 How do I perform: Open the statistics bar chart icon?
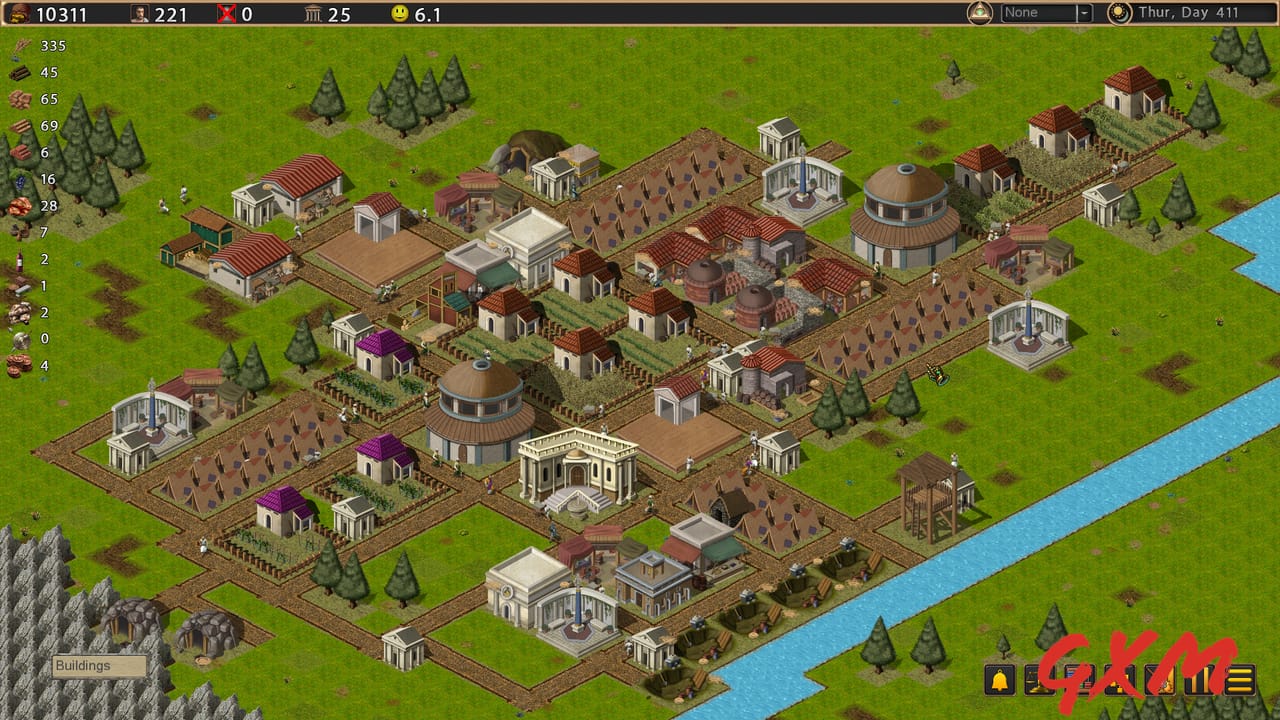pos(1198,680)
